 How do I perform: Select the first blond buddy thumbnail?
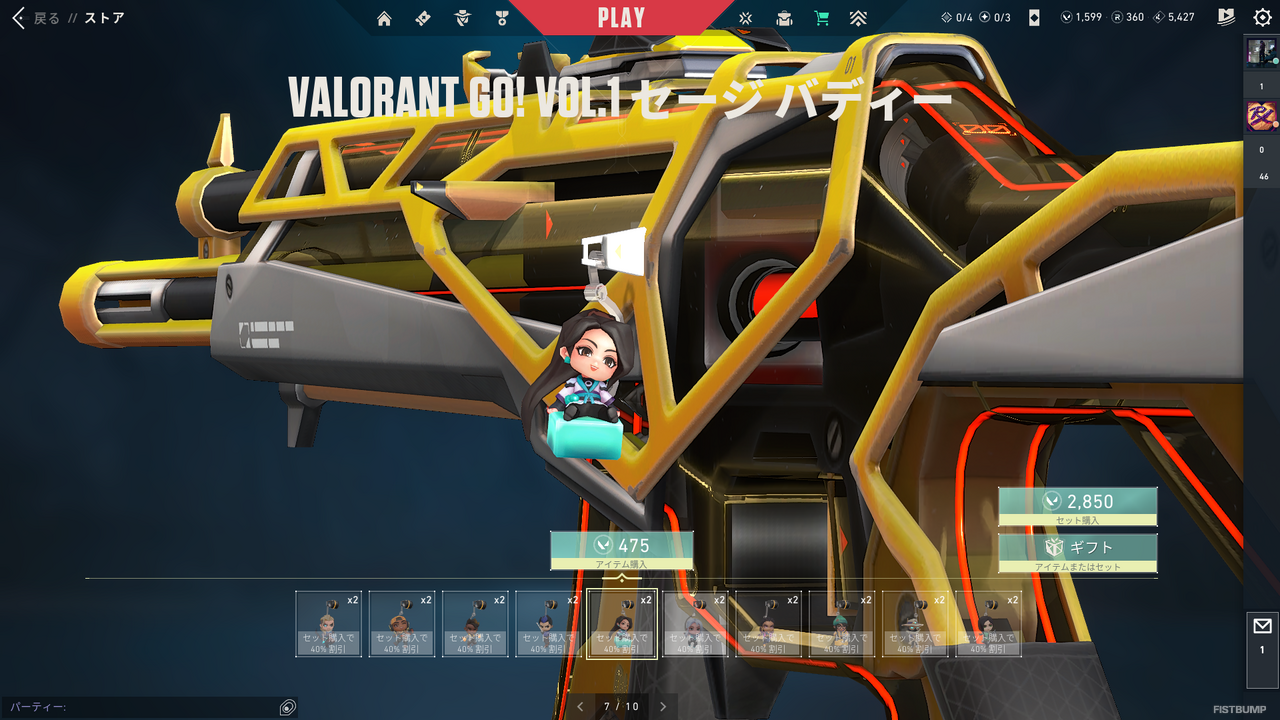[328, 624]
